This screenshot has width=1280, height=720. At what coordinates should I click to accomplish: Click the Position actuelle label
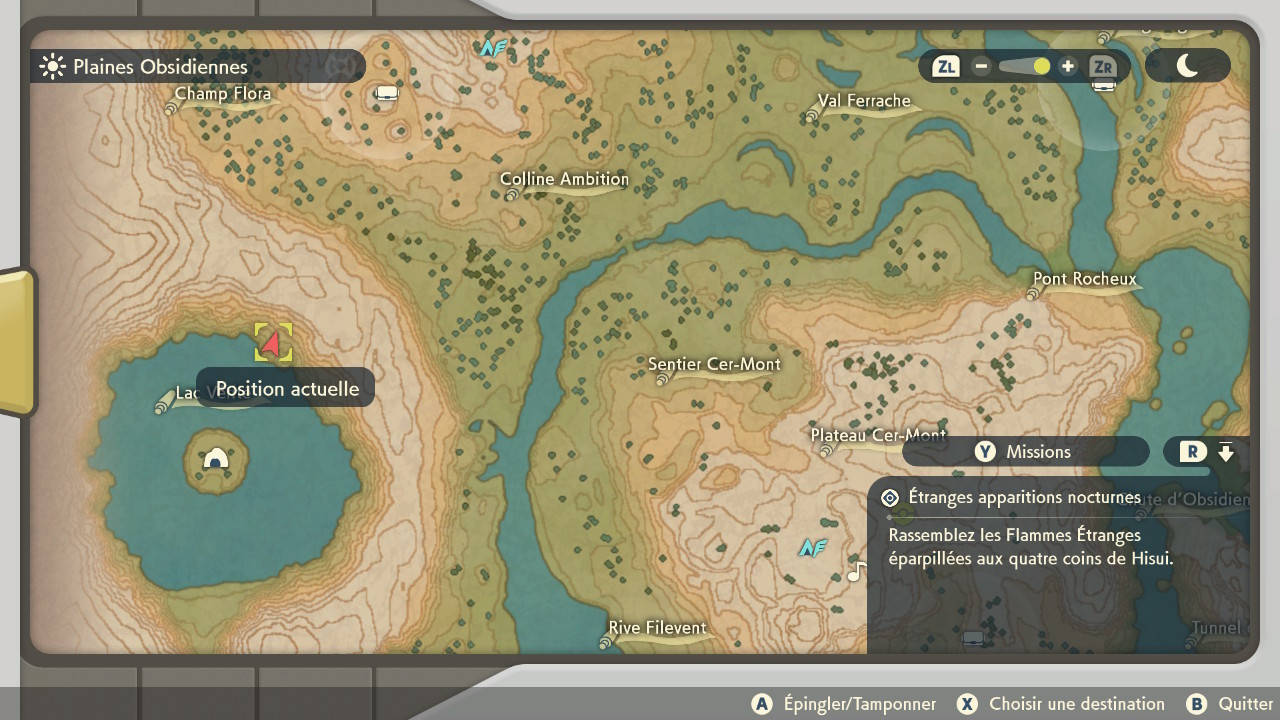285,388
